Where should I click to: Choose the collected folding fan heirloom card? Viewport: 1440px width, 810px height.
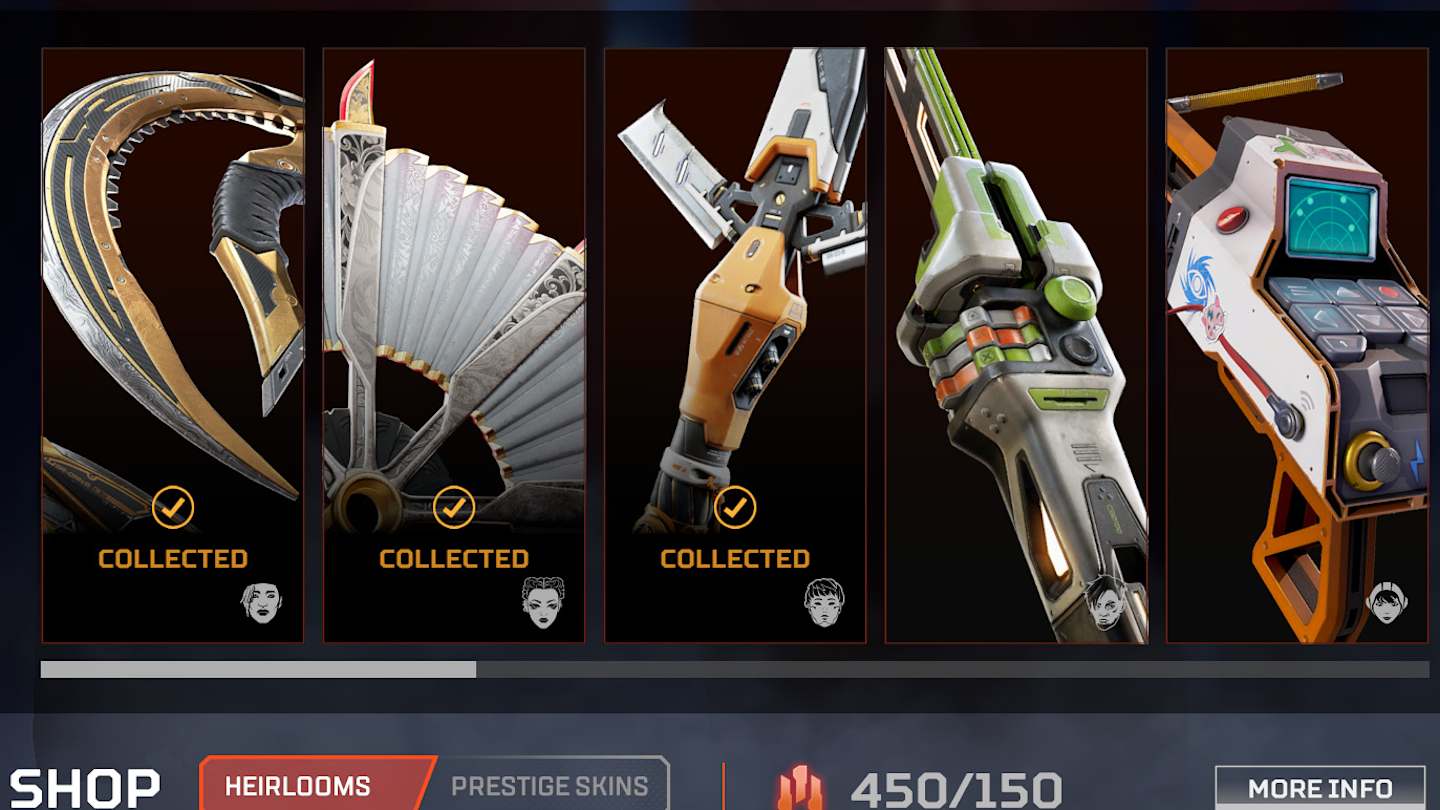pos(454,345)
